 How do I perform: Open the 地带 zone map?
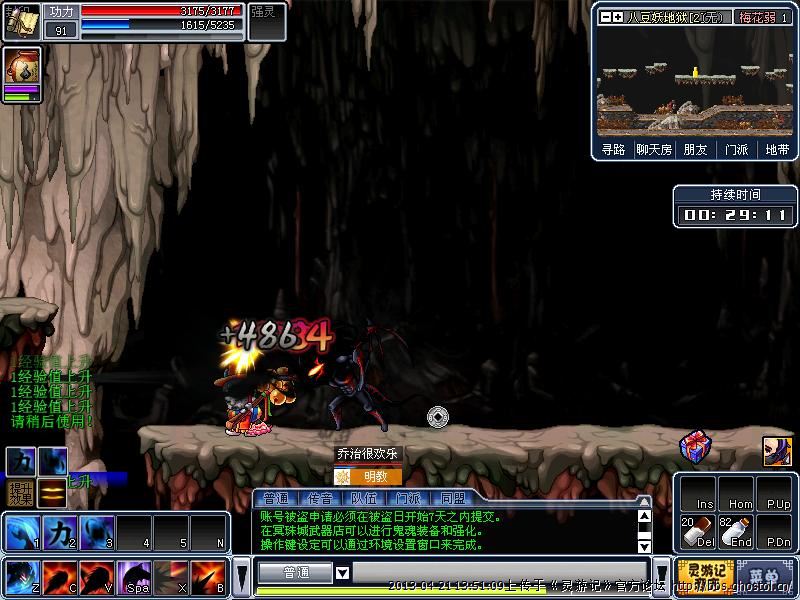point(776,149)
